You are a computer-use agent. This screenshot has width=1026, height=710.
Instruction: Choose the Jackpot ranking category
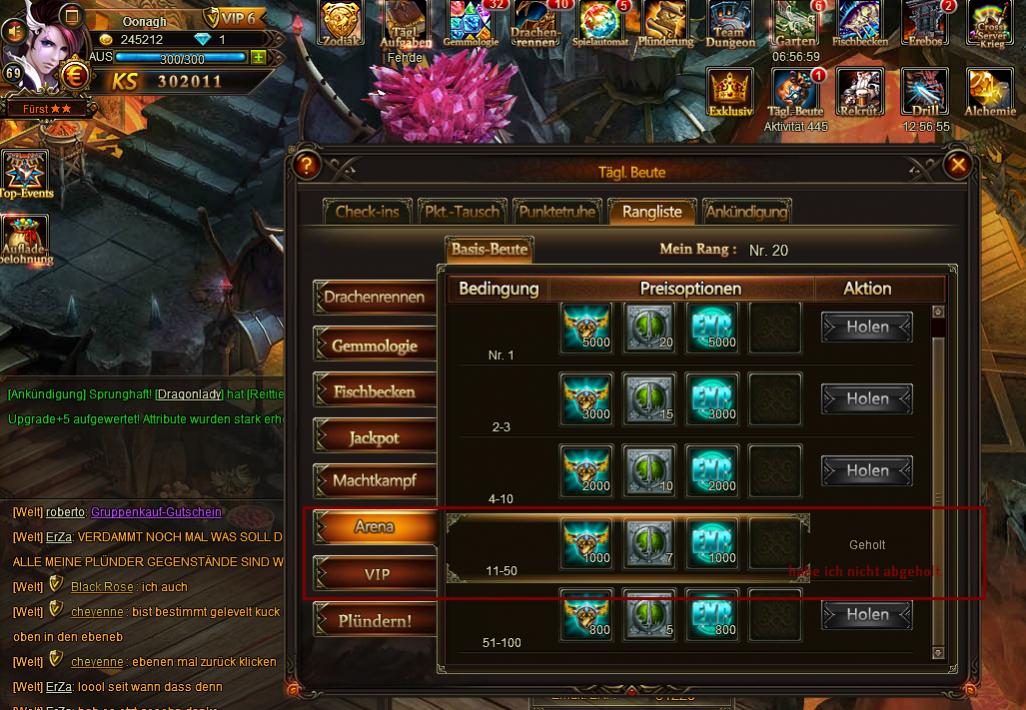[374, 438]
